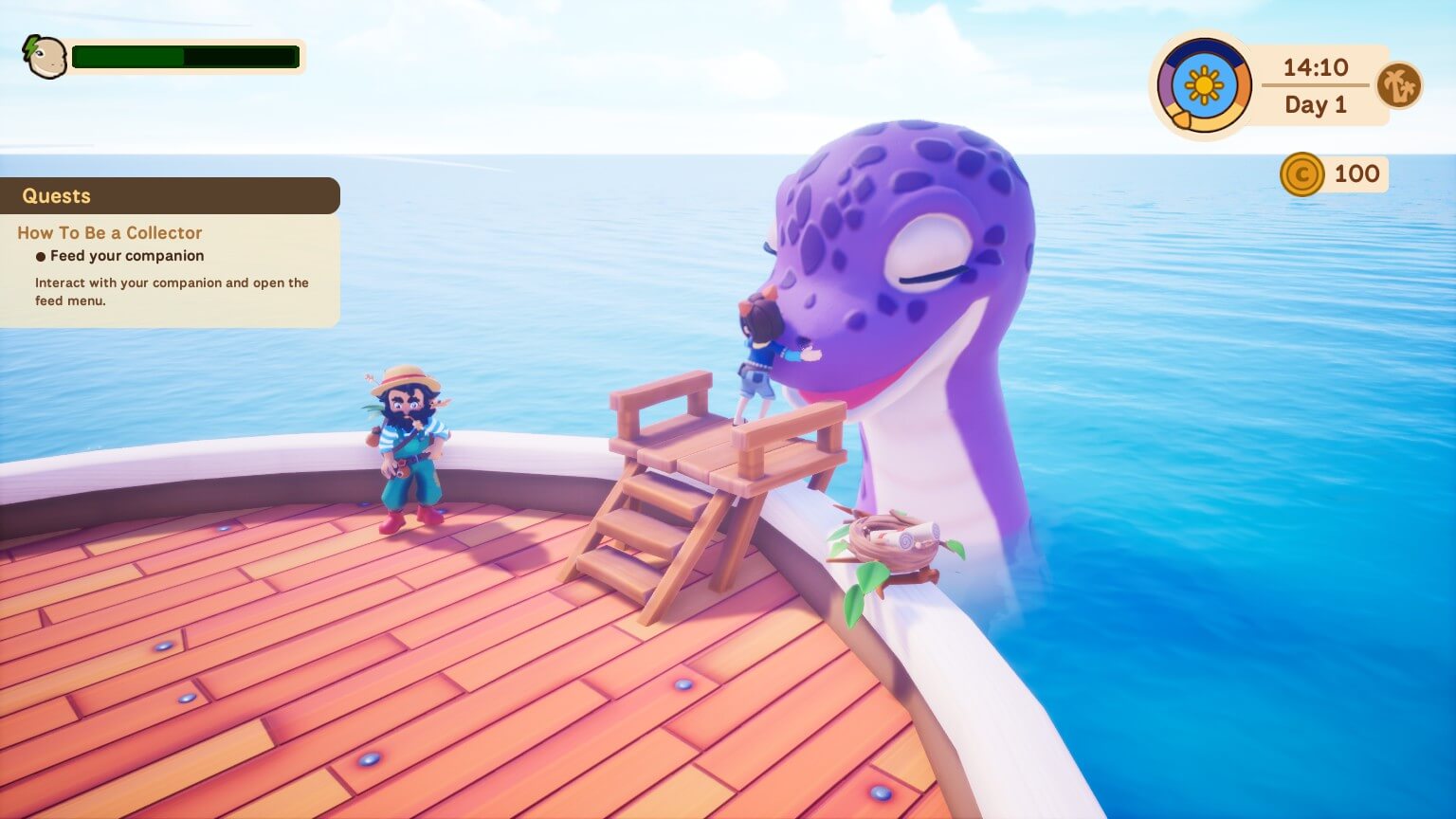Expand the How To Be a Collector quest details
1456x819 pixels.
tap(109, 232)
